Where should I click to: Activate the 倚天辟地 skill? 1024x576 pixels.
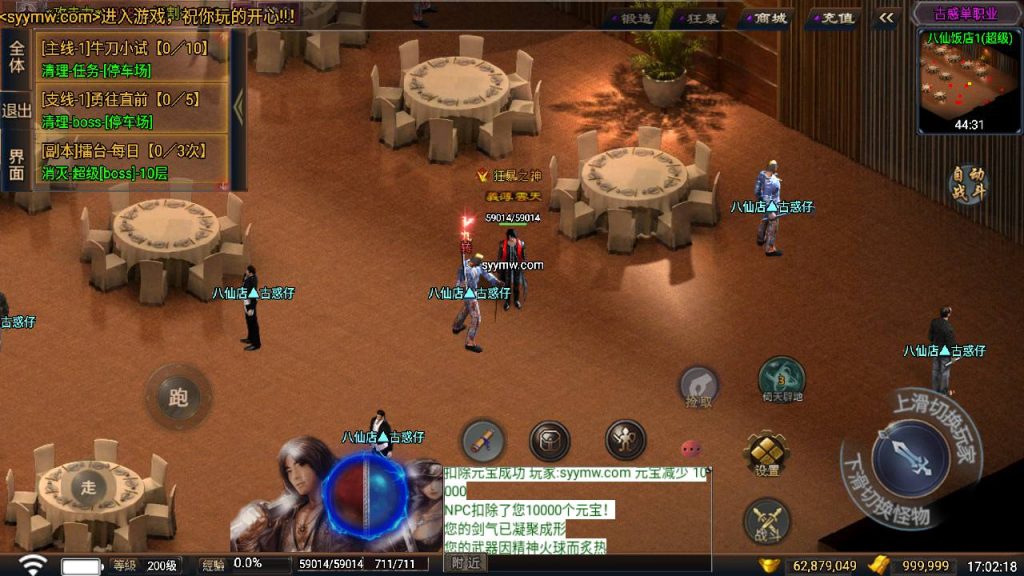point(782,379)
